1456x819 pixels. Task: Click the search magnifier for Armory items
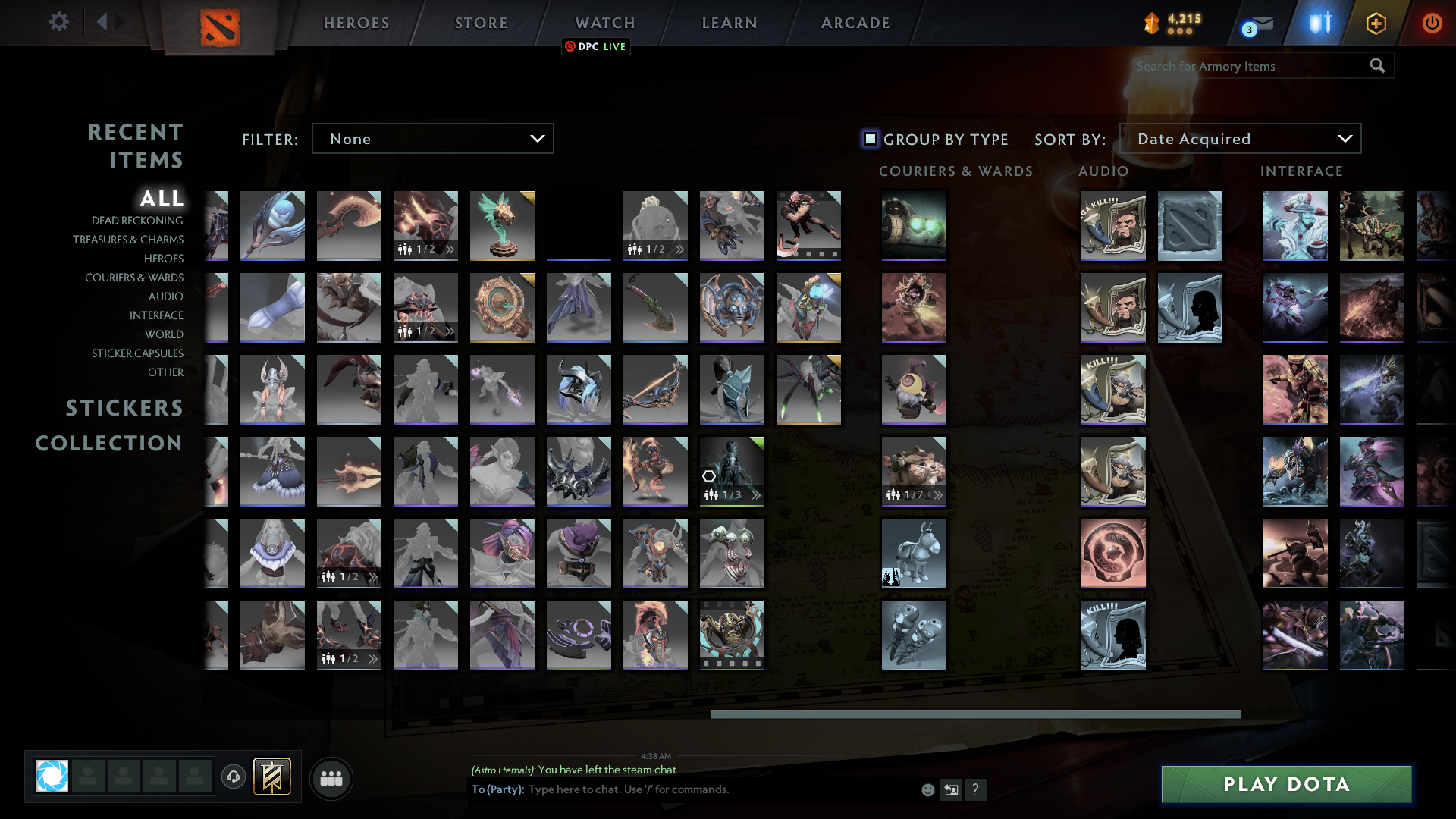coord(1376,66)
